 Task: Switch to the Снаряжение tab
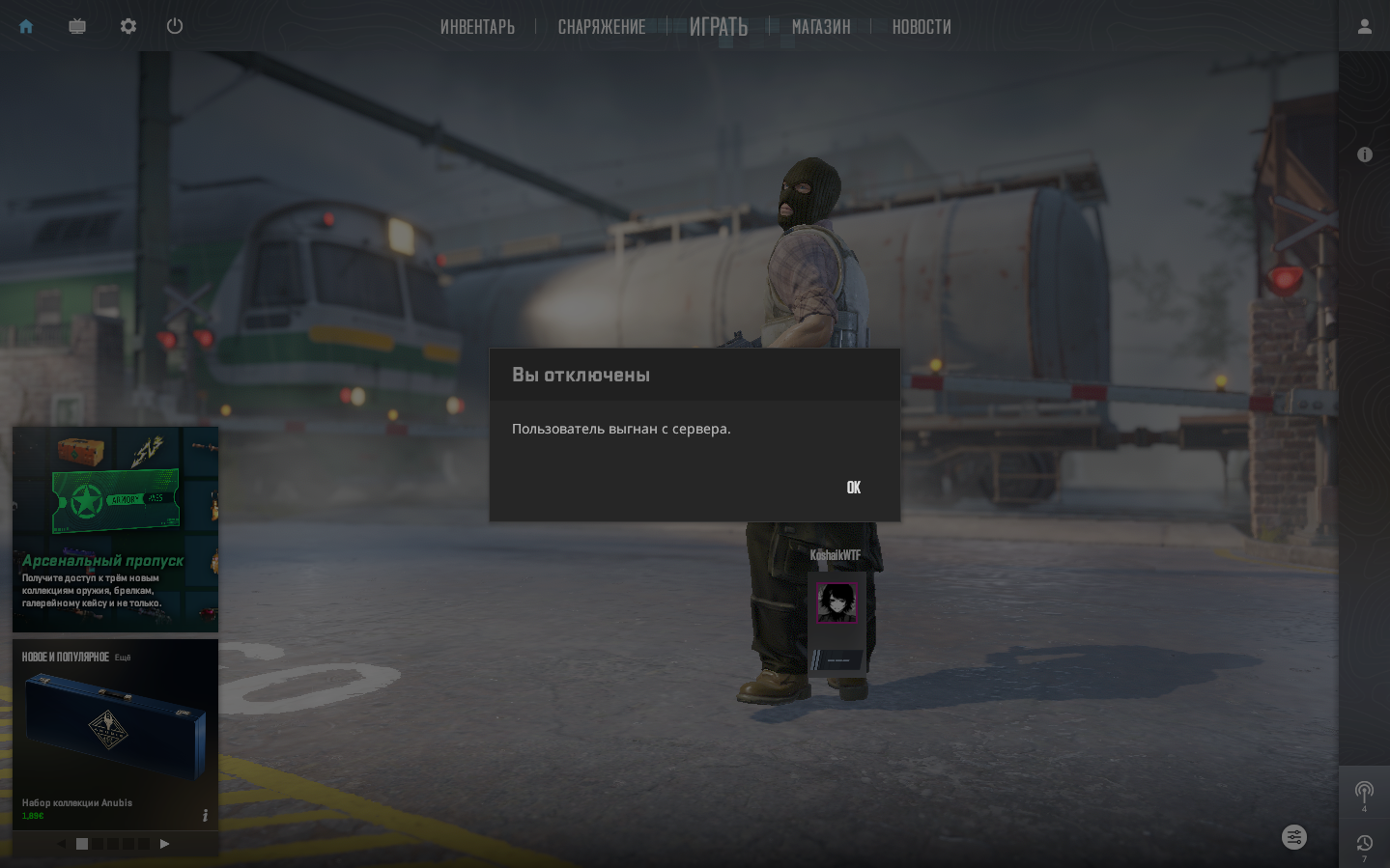pos(602,27)
